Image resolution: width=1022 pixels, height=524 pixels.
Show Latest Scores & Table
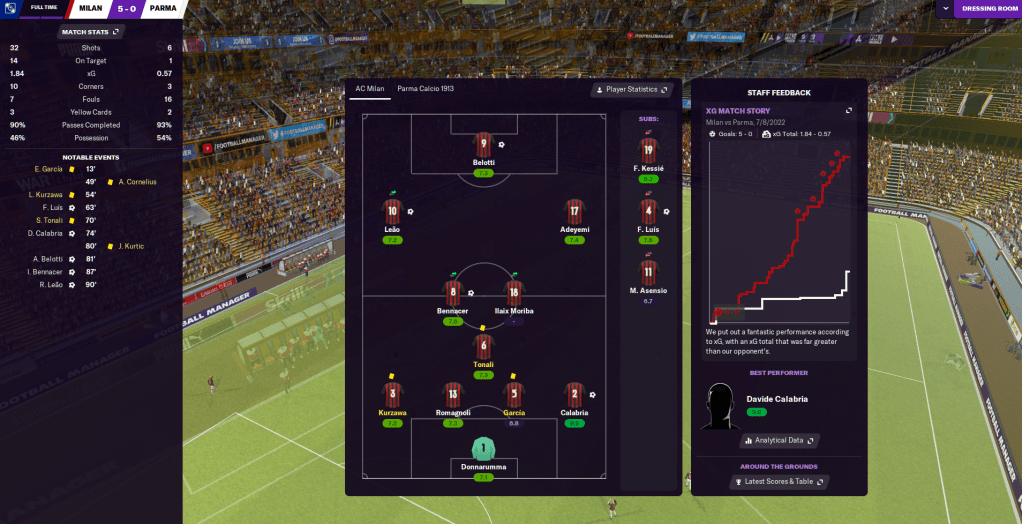click(779, 482)
